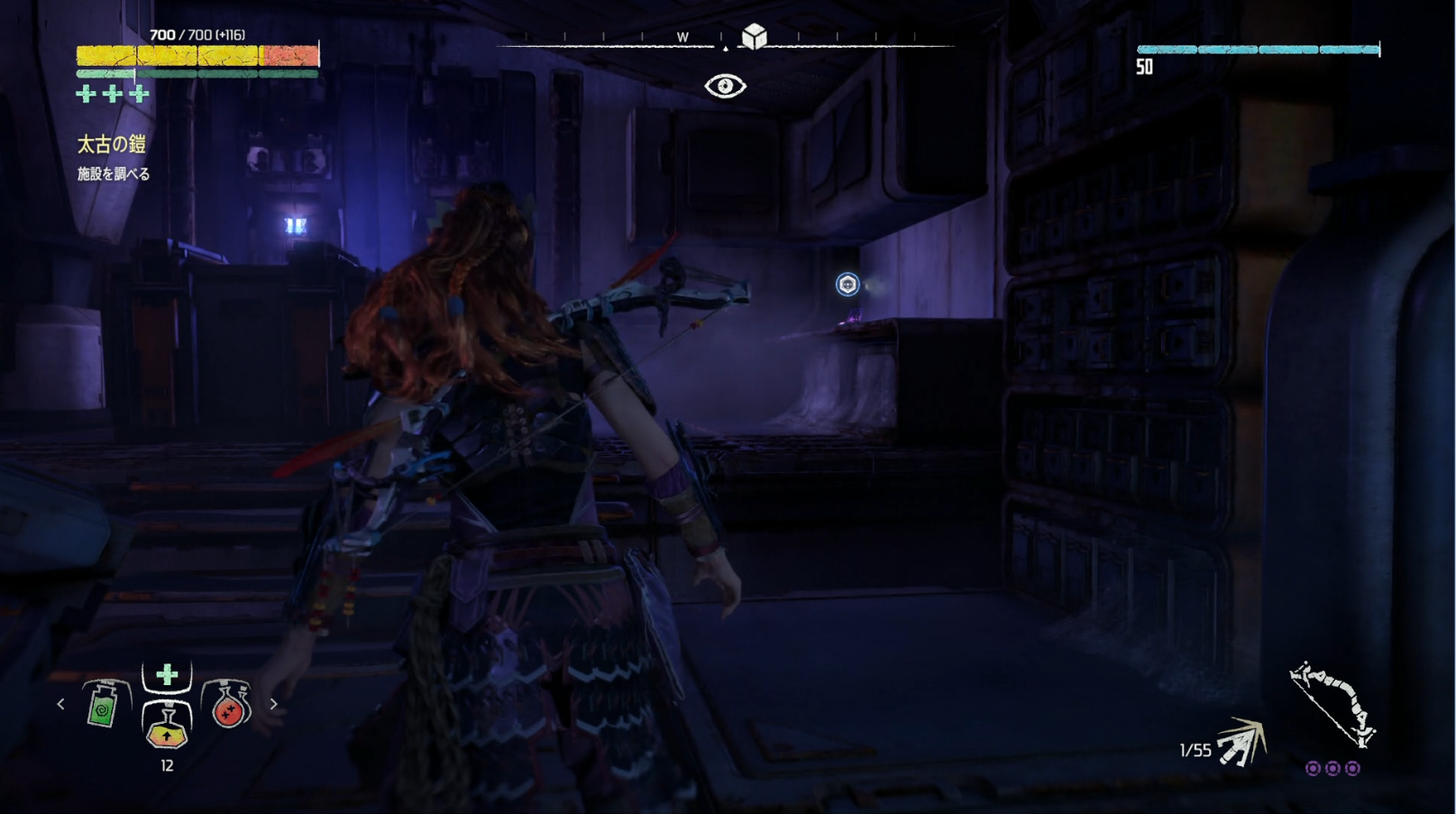The width and height of the screenshot is (1456, 814).
Task: Select the equipped bow weapon icon
Action: coord(1332,704)
